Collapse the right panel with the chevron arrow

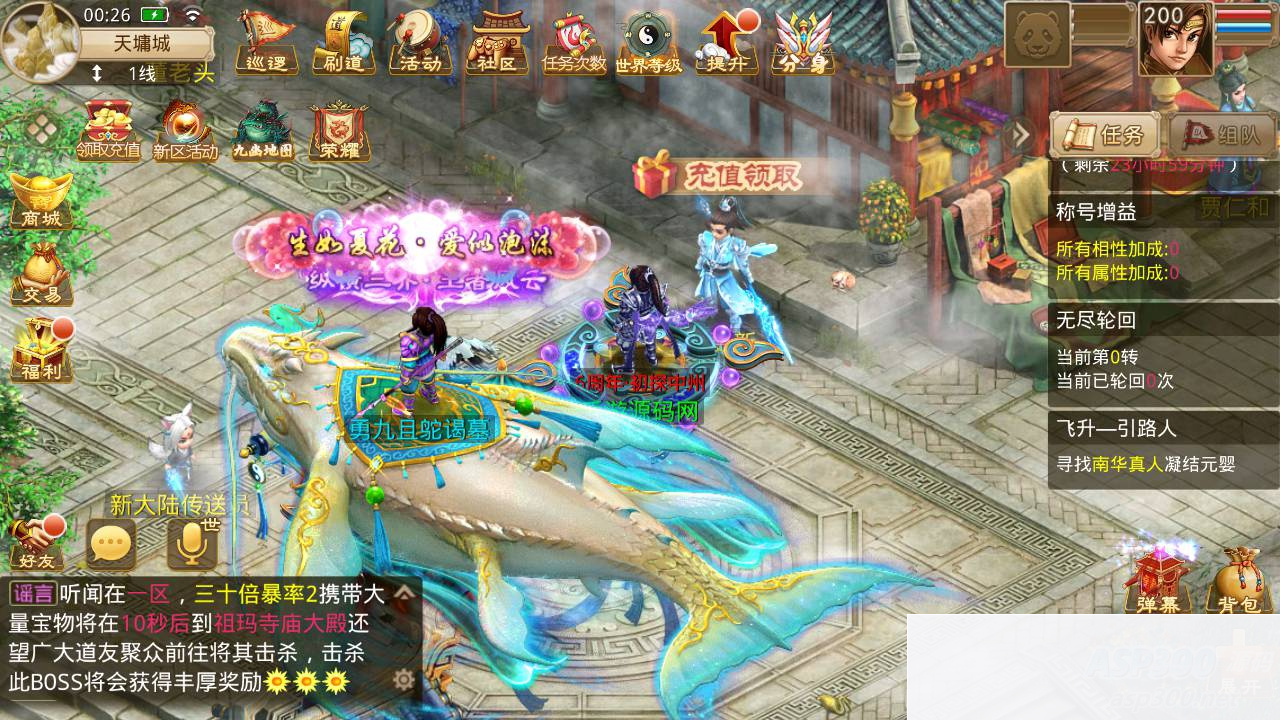[x=1019, y=135]
